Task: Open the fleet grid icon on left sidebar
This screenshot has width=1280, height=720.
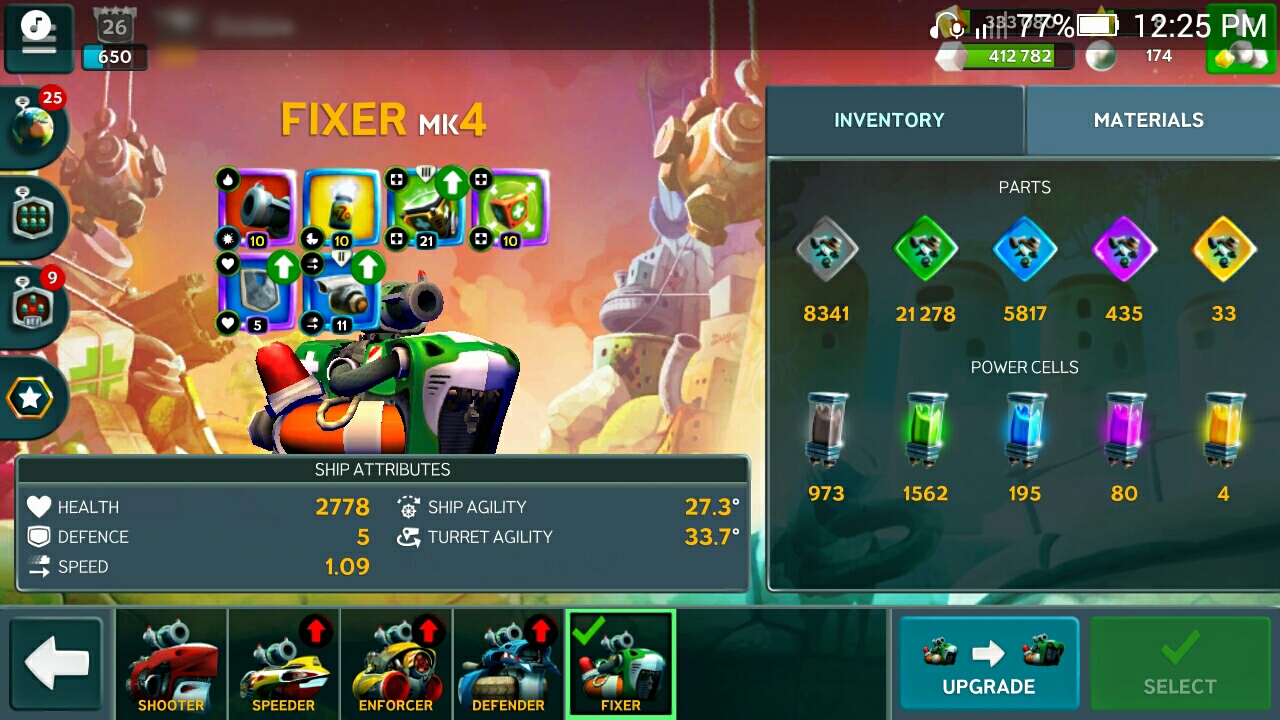Action: click(x=34, y=216)
